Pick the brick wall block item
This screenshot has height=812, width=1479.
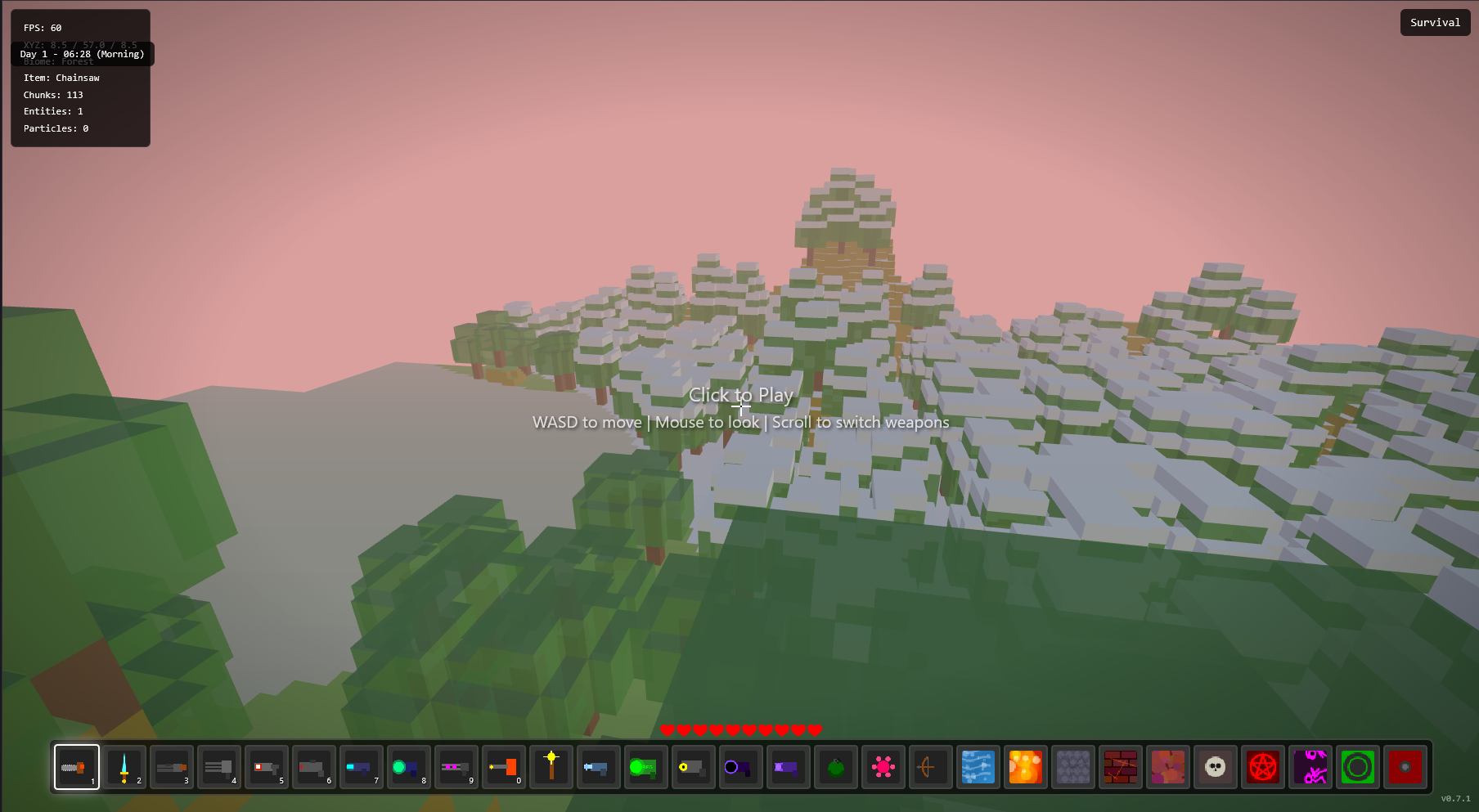[x=1120, y=767]
